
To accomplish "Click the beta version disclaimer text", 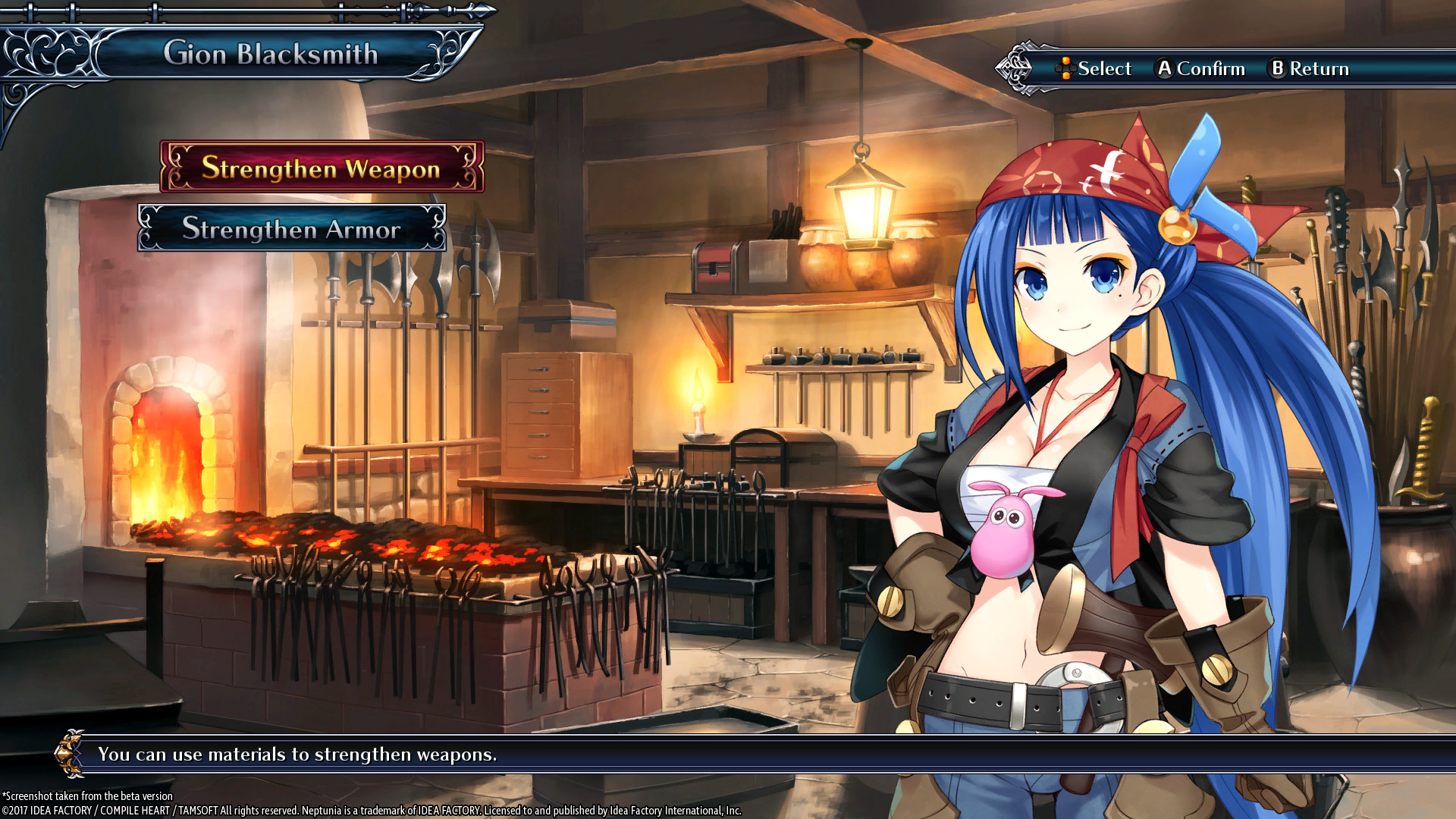I will tap(87, 795).
